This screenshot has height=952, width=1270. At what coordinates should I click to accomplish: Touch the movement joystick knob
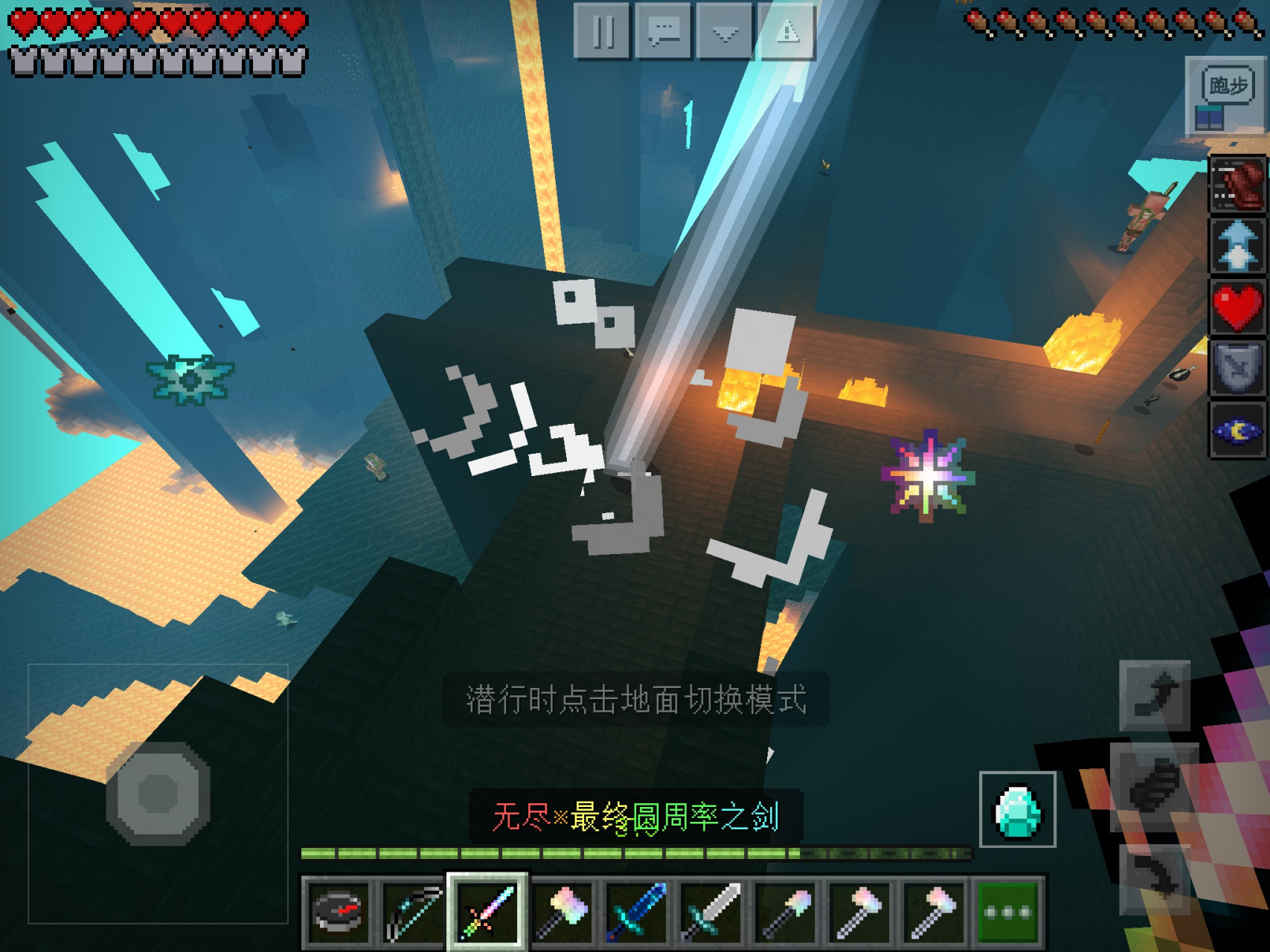[158, 794]
